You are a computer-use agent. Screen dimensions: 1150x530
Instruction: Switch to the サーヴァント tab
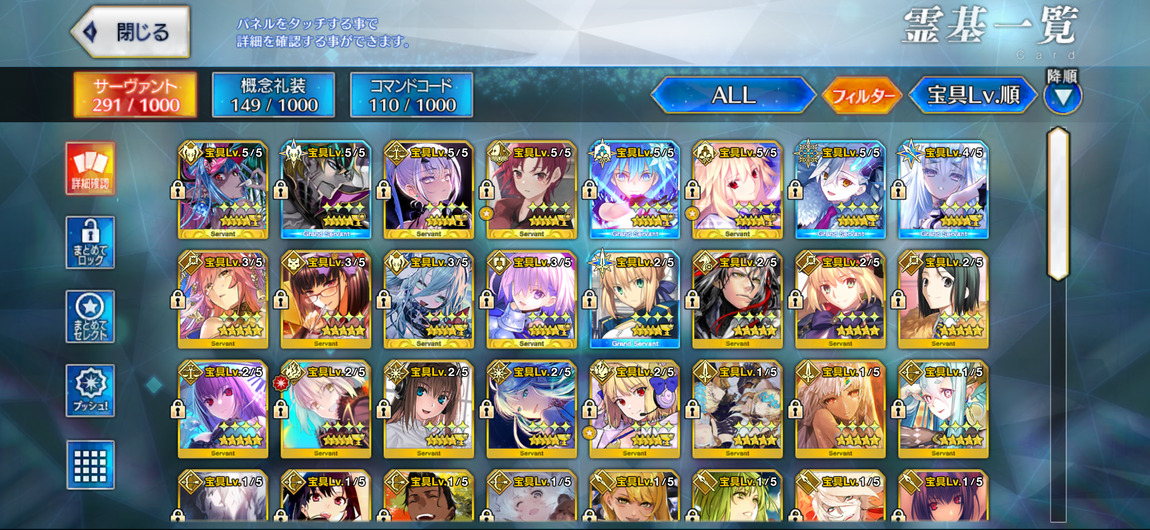(x=135, y=95)
